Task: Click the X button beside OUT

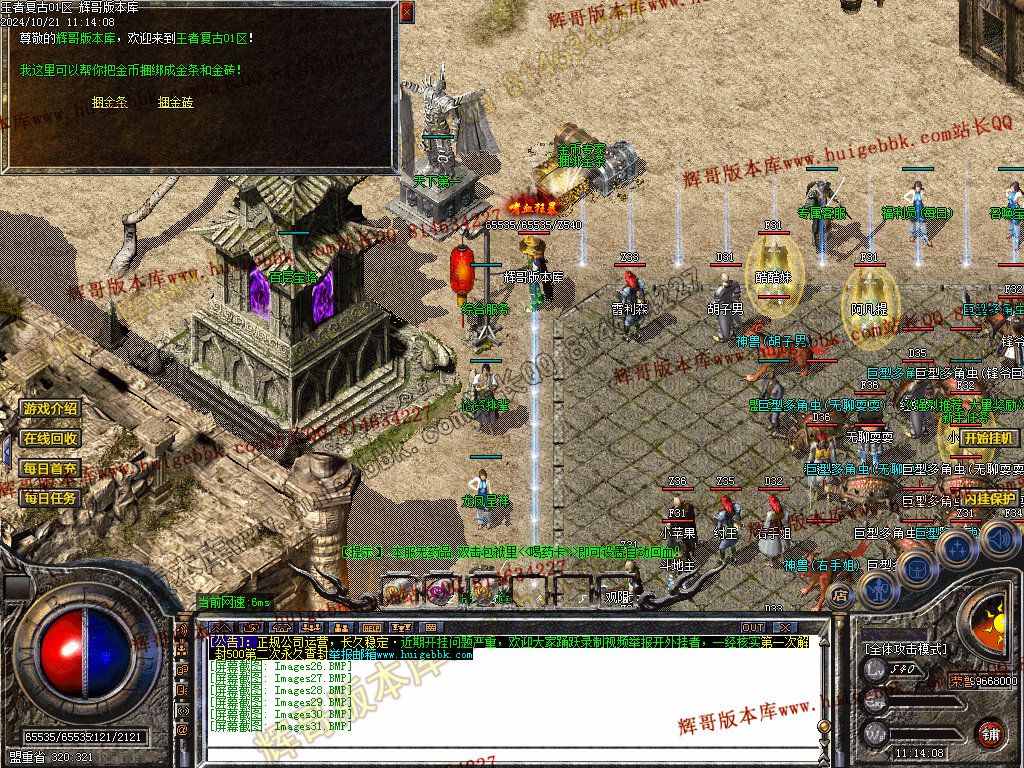Action: [785, 628]
